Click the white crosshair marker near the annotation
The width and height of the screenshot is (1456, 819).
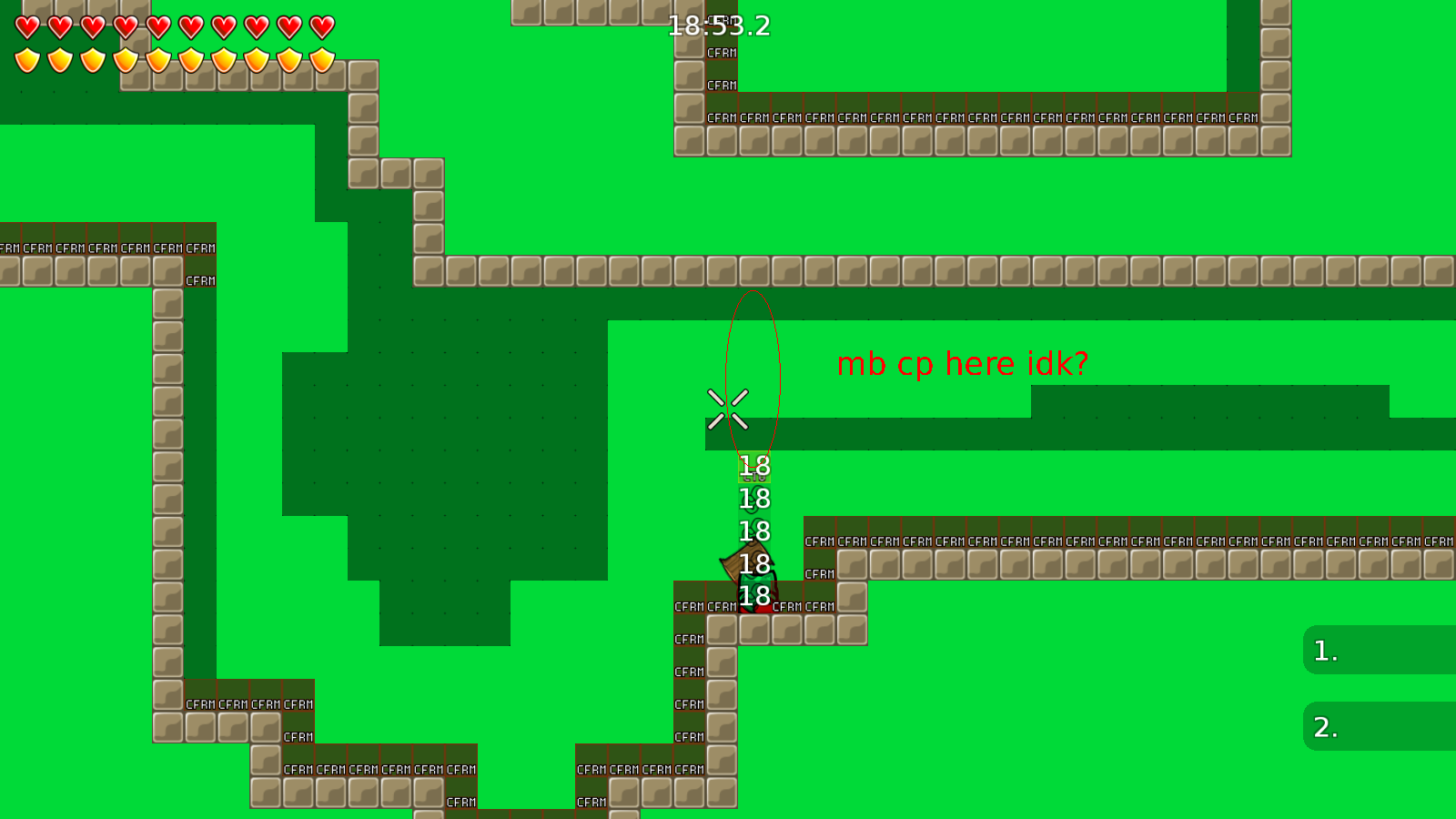coord(726,408)
